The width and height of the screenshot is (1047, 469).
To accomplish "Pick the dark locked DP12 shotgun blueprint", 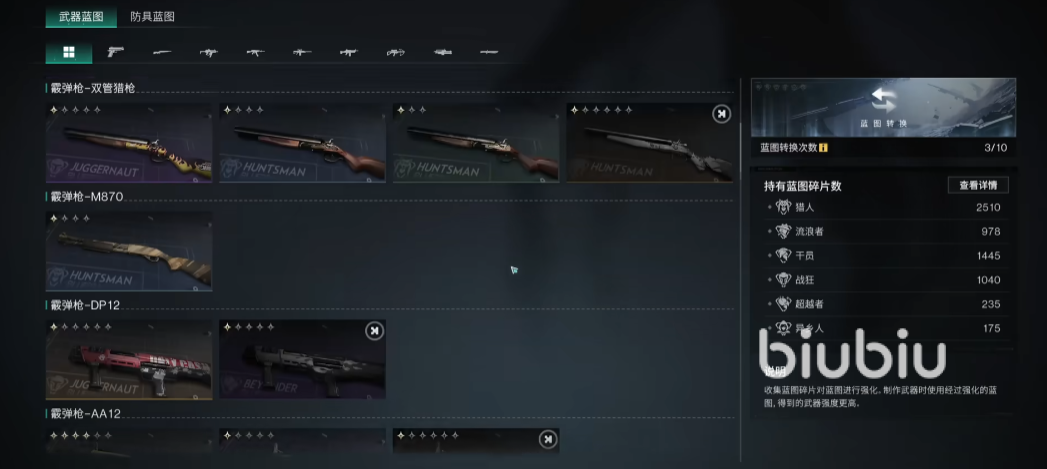I will tap(302, 359).
